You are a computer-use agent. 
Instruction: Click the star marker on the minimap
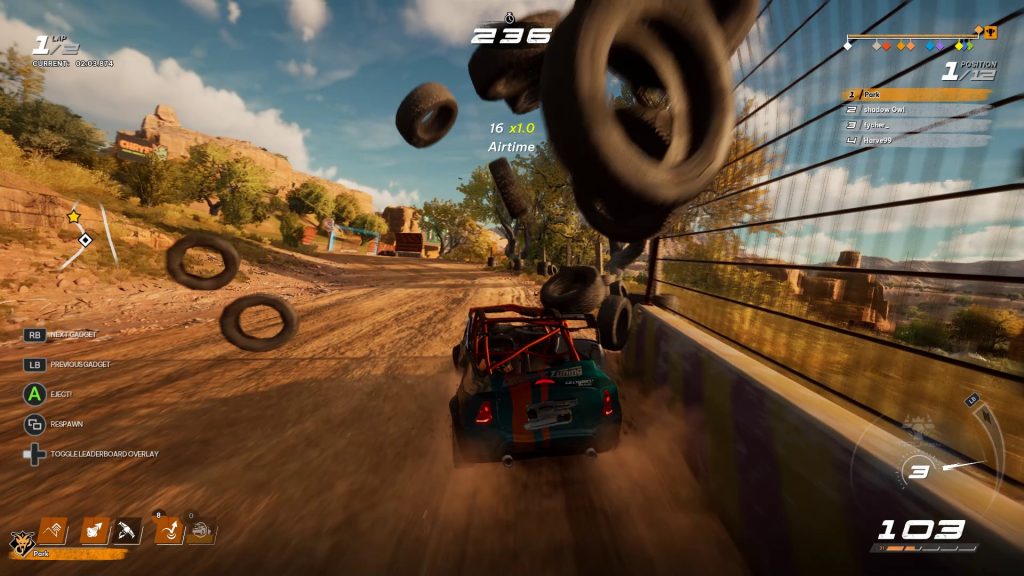tap(73, 216)
